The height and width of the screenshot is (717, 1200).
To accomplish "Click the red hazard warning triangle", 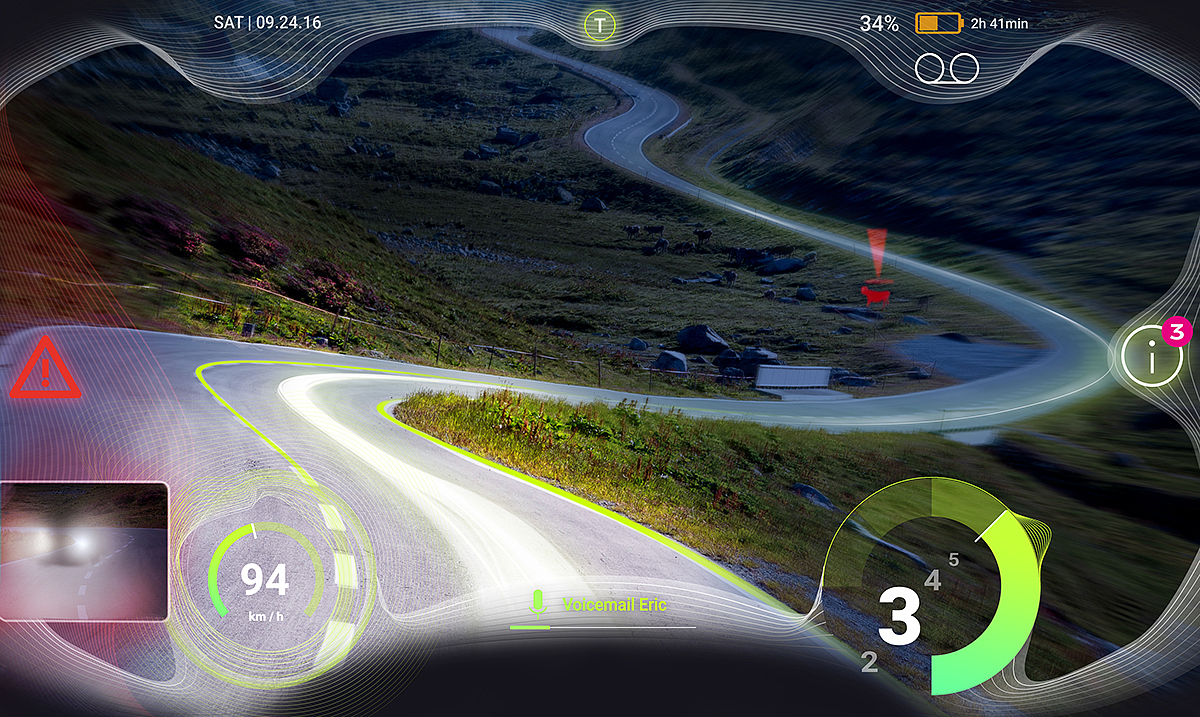I will point(45,369).
